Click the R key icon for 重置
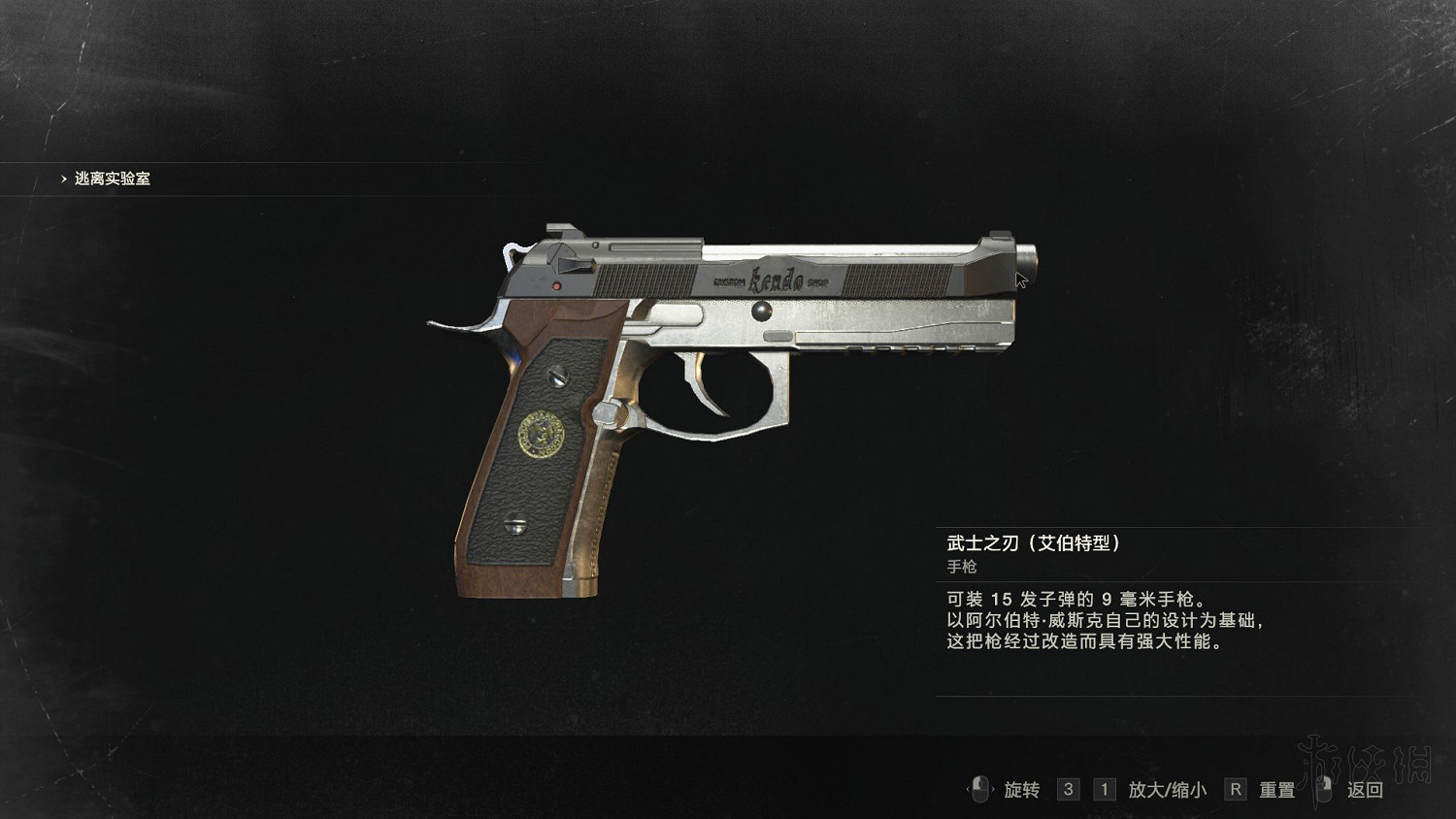The image size is (1456, 819). tap(1235, 790)
